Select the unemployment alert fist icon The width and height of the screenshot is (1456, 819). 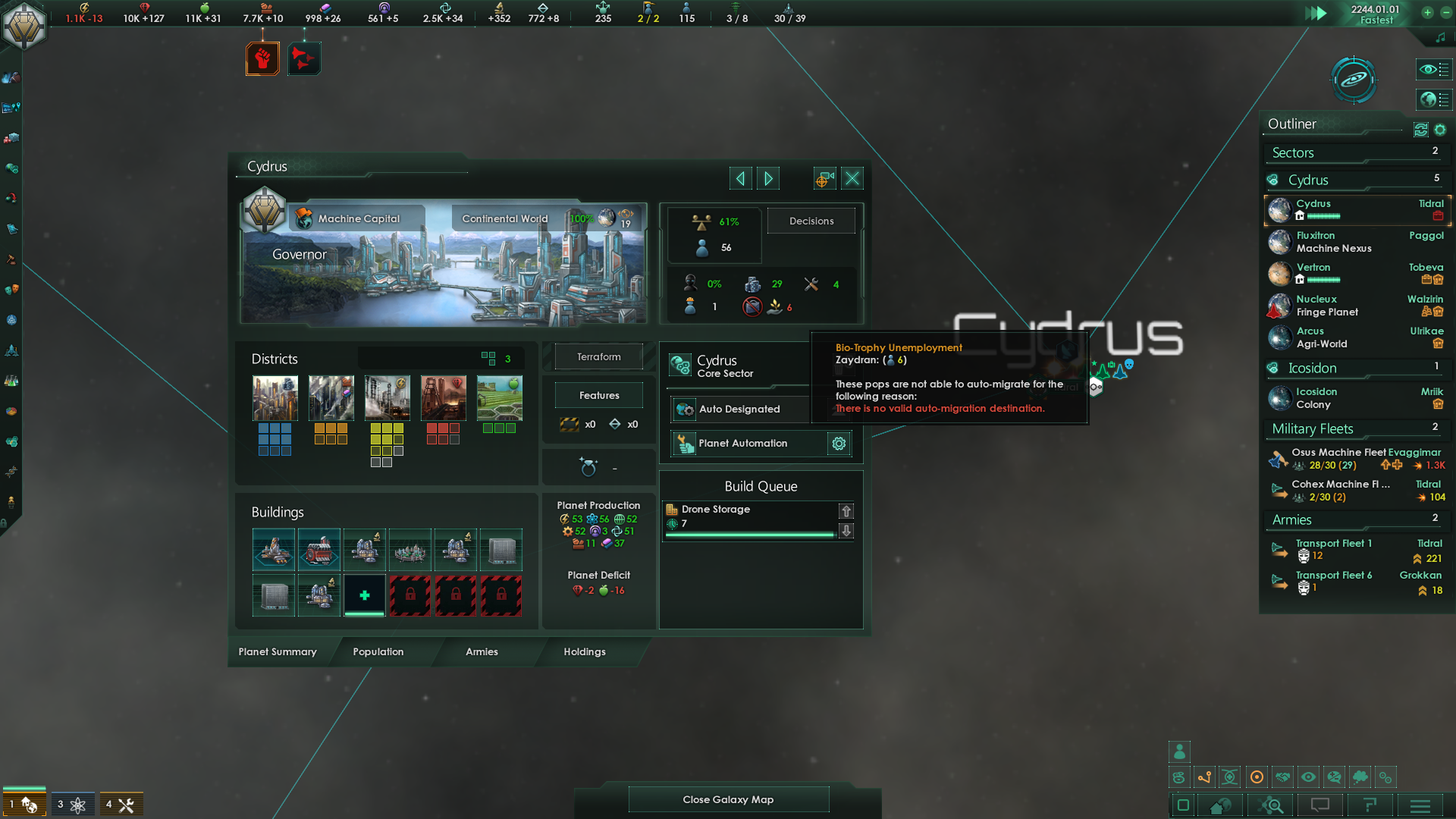262,58
